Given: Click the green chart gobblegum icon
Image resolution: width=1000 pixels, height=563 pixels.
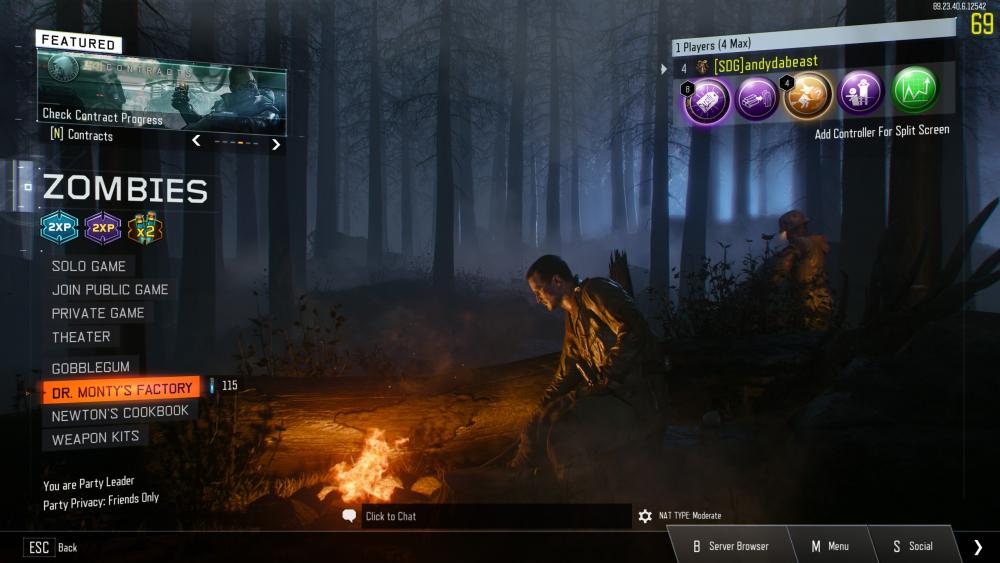Looking at the screenshot, I should [x=915, y=91].
